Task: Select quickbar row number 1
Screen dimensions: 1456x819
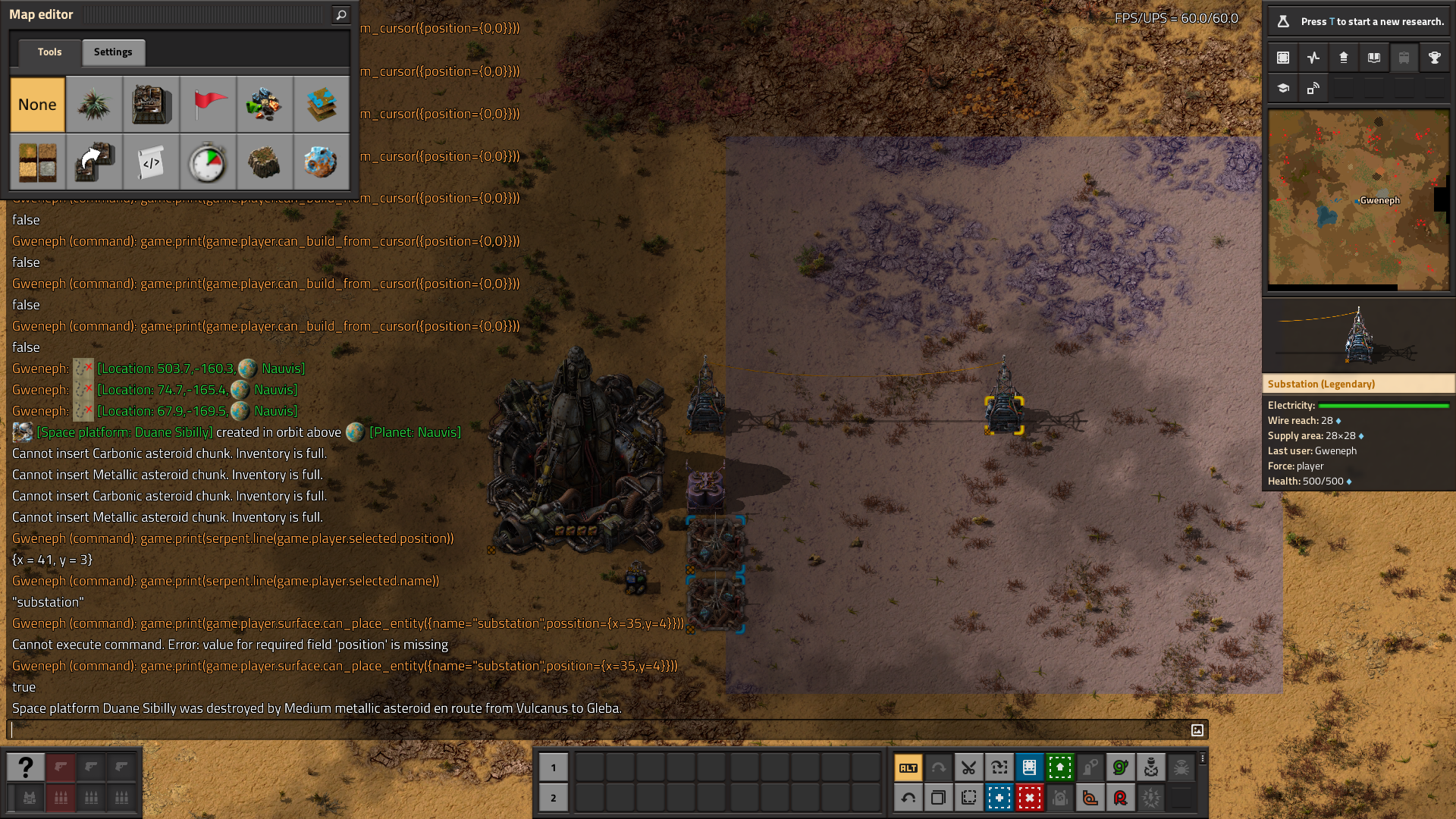Action: (554, 767)
